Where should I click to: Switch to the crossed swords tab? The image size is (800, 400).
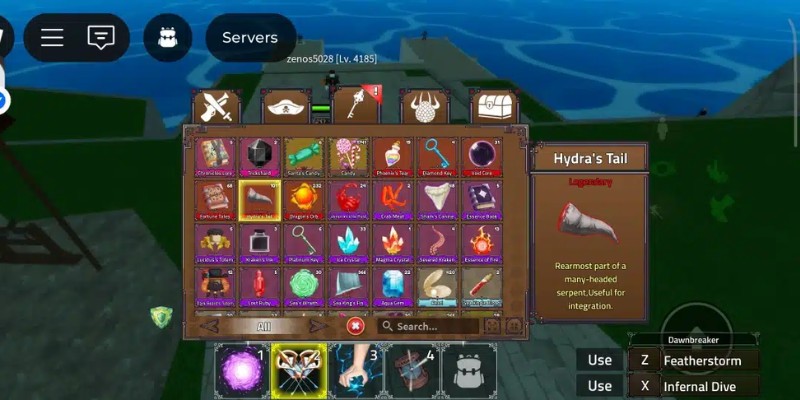[x=216, y=107]
